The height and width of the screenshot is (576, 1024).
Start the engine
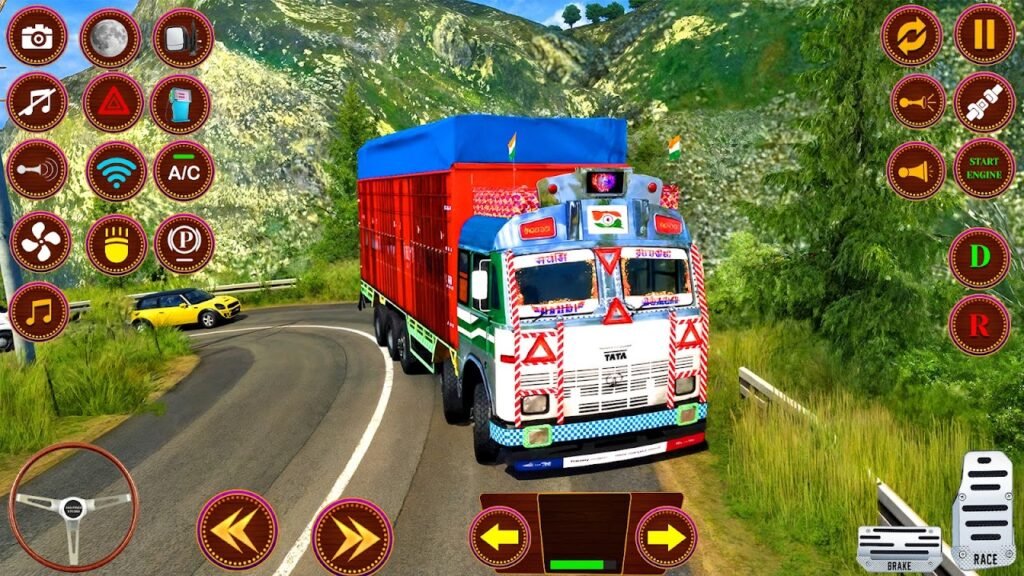click(x=984, y=168)
